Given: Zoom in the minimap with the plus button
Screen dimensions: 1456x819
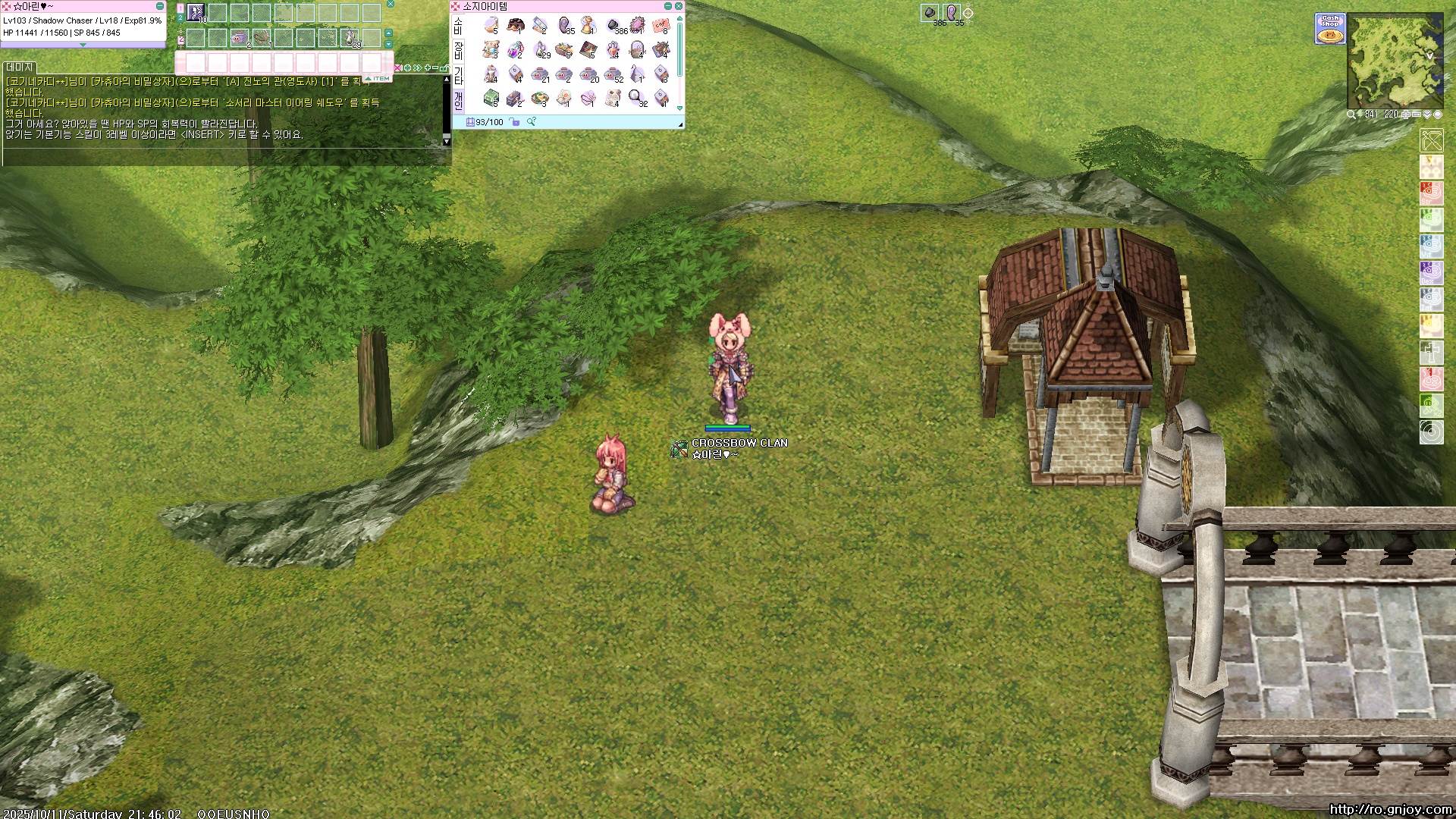Looking at the screenshot, I should [x=1405, y=115].
